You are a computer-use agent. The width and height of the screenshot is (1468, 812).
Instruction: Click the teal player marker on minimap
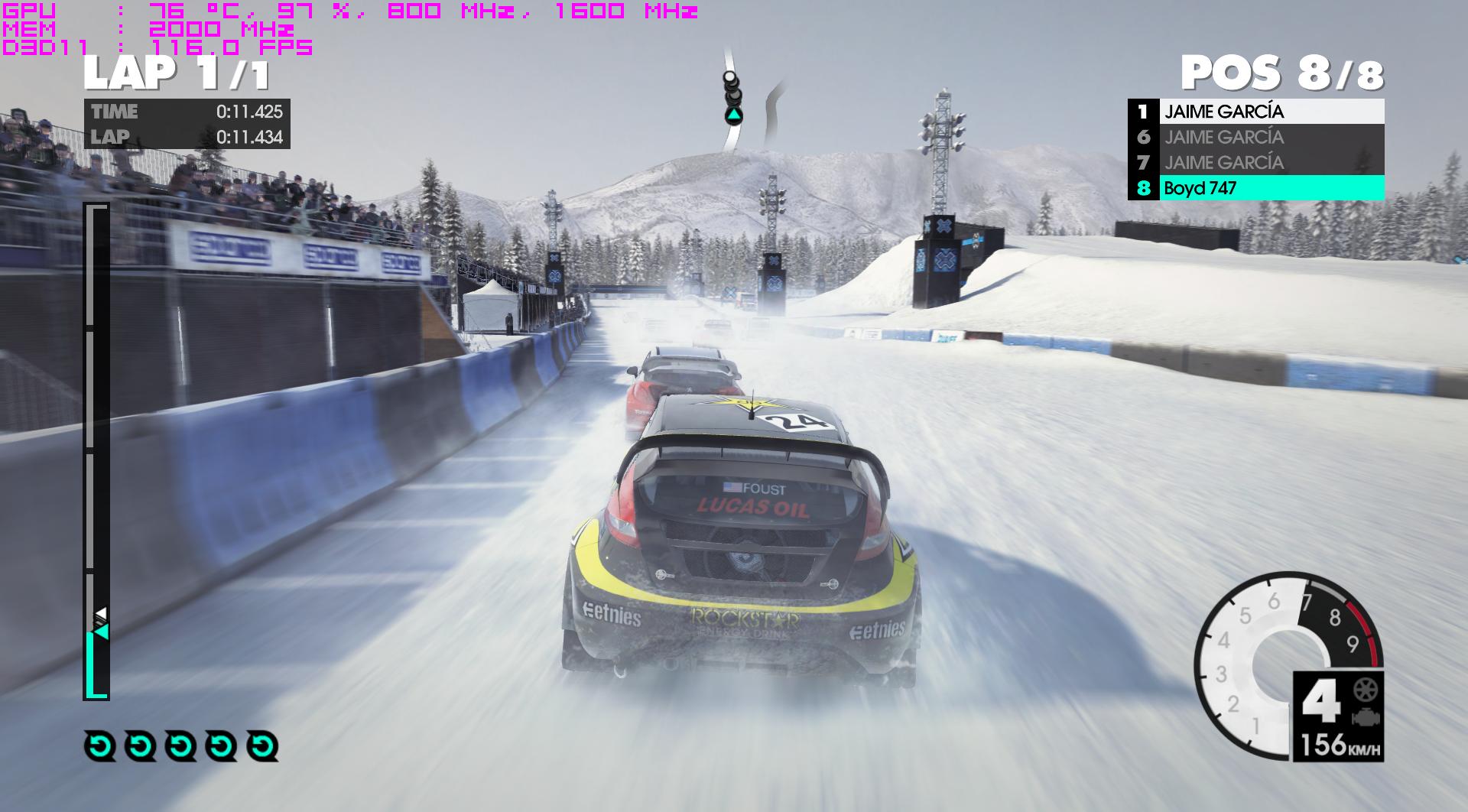(x=733, y=116)
